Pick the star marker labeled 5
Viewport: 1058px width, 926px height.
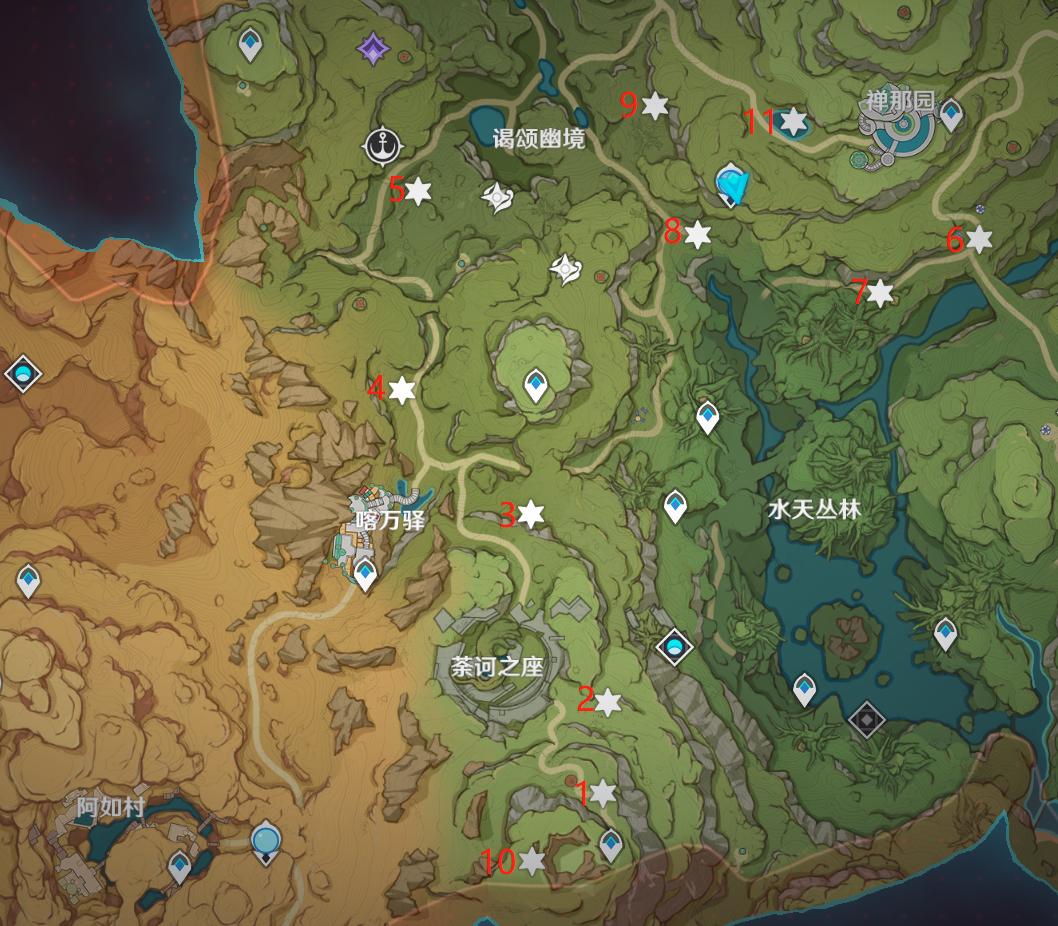(x=417, y=190)
